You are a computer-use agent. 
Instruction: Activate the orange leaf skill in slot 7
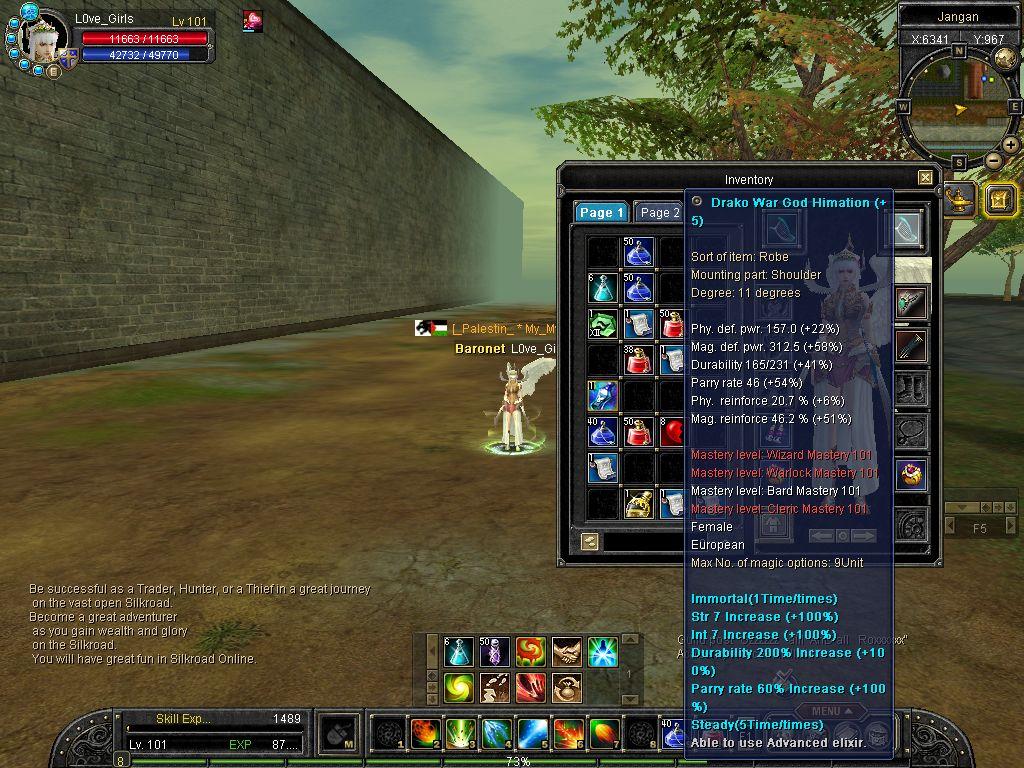(x=604, y=733)
